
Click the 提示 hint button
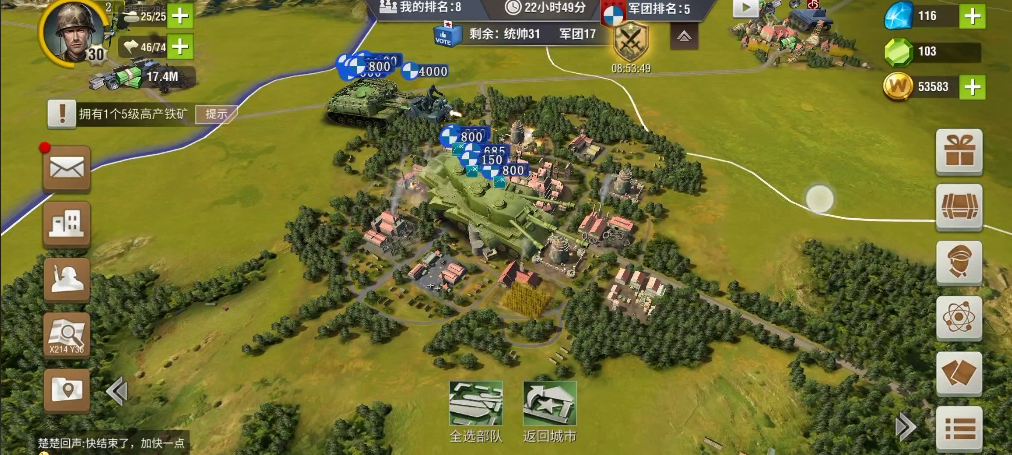click(216, 114)
